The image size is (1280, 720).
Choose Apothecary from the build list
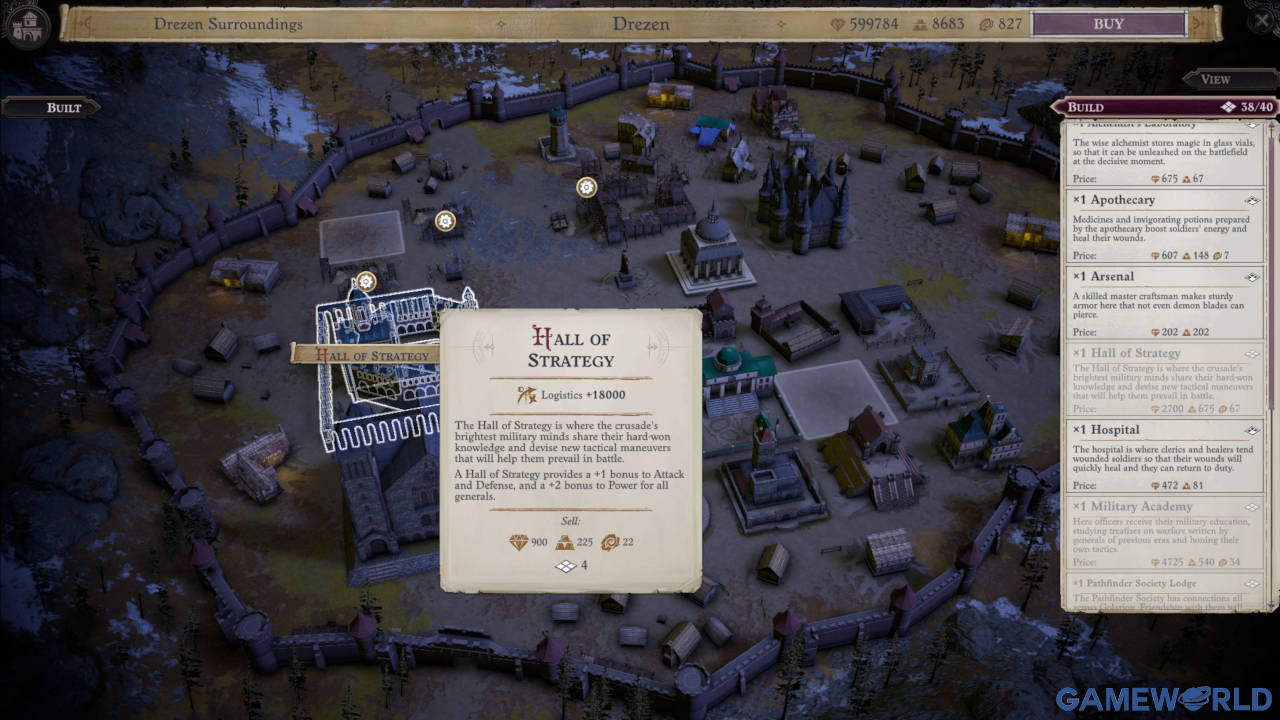pyautogui.click(x=1165, y=225)
